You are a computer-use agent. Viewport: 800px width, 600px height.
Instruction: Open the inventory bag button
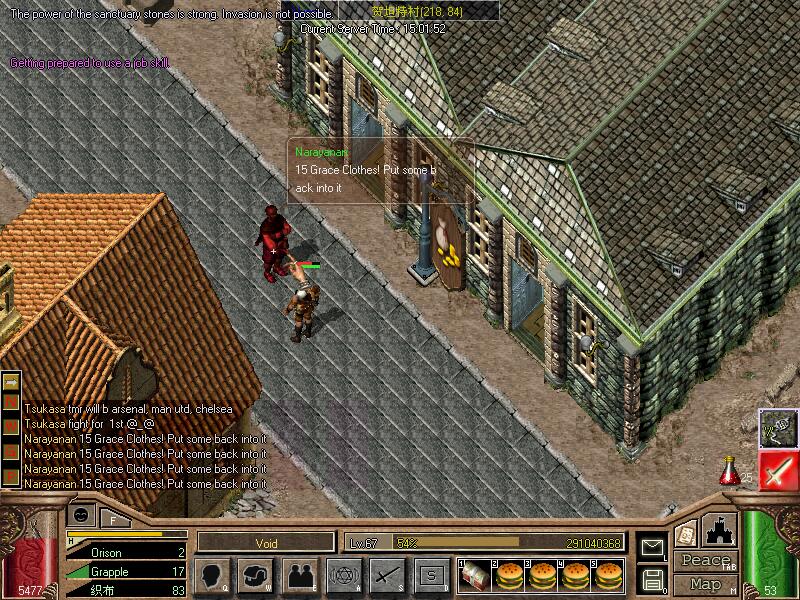coord(256,575)
